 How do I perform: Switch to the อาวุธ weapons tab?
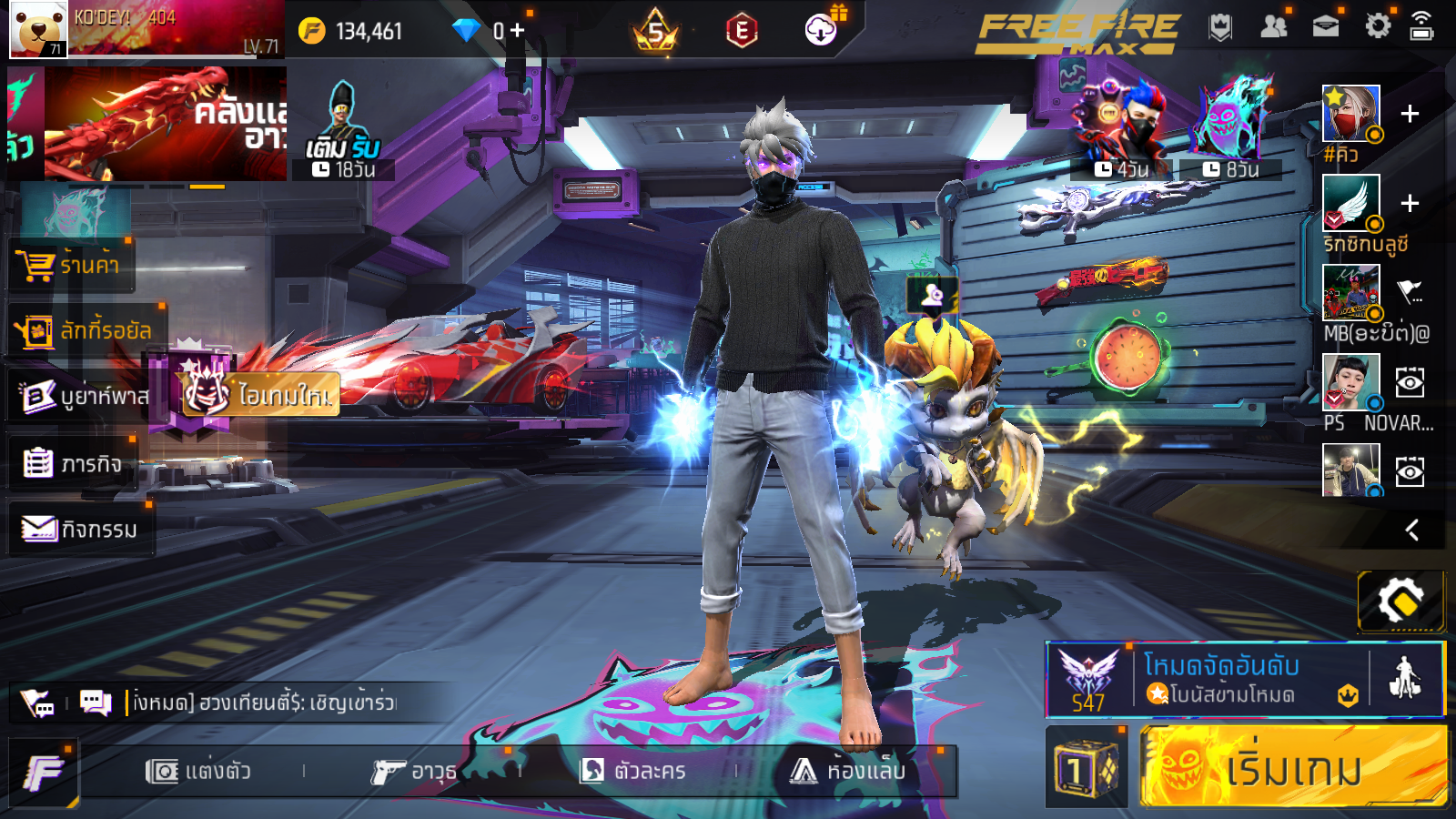pyautogui.click(x=414, y=772)
